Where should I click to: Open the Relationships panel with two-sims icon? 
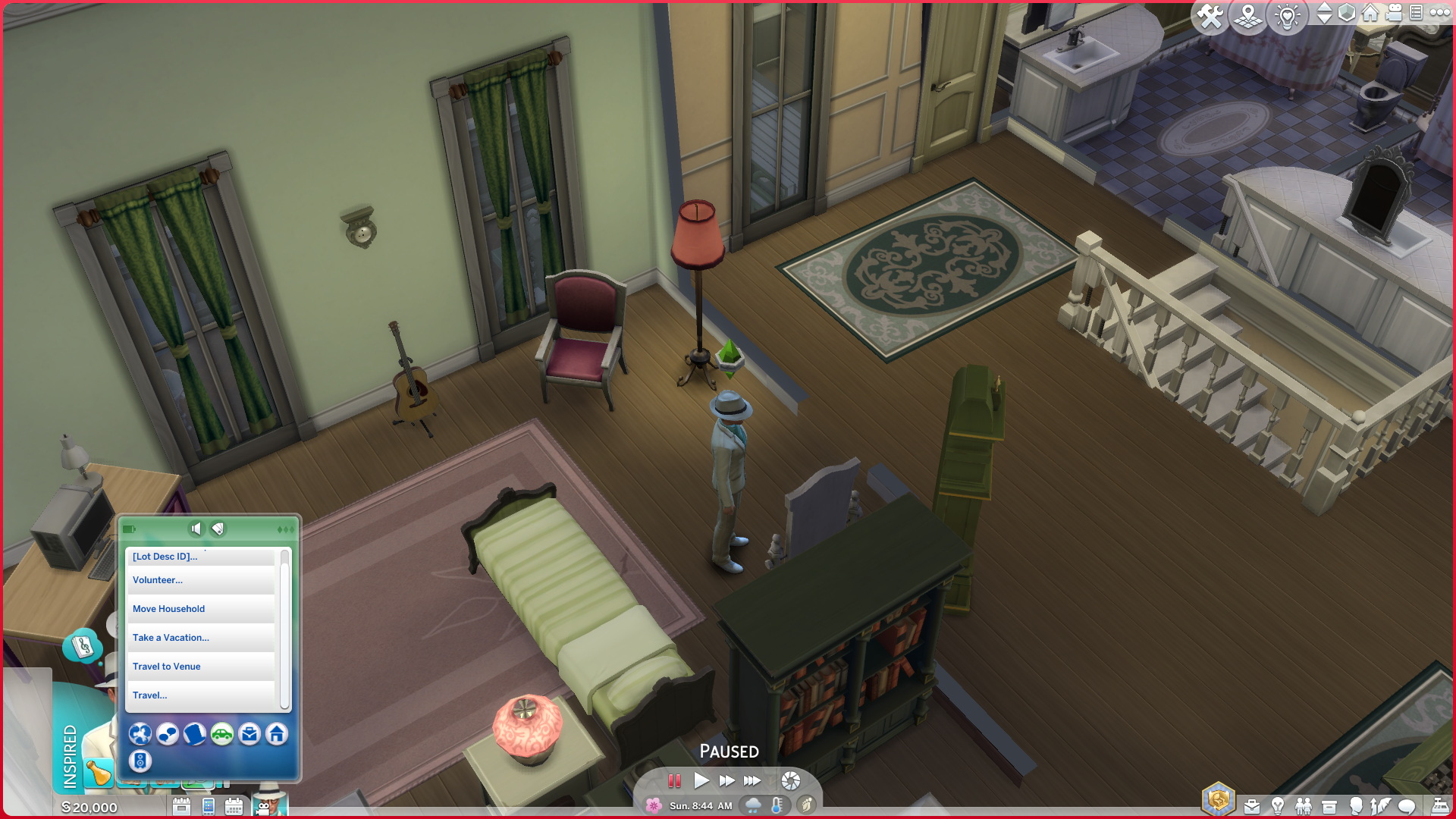[1304, 806]
